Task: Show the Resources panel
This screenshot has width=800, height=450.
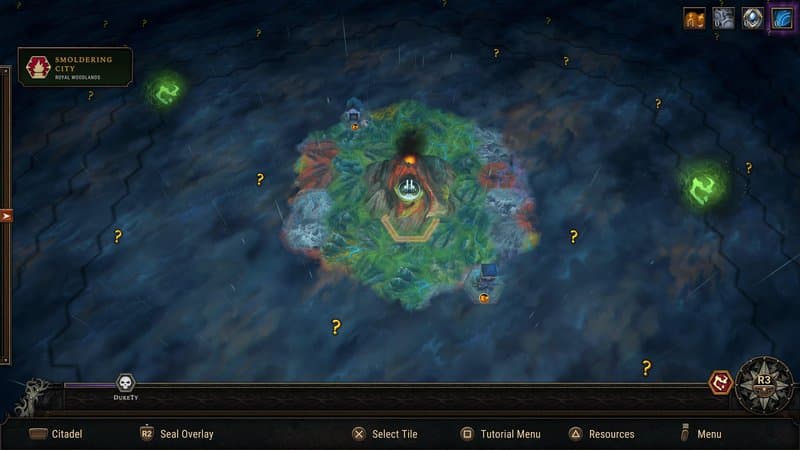Action: (x=601, y=434)
